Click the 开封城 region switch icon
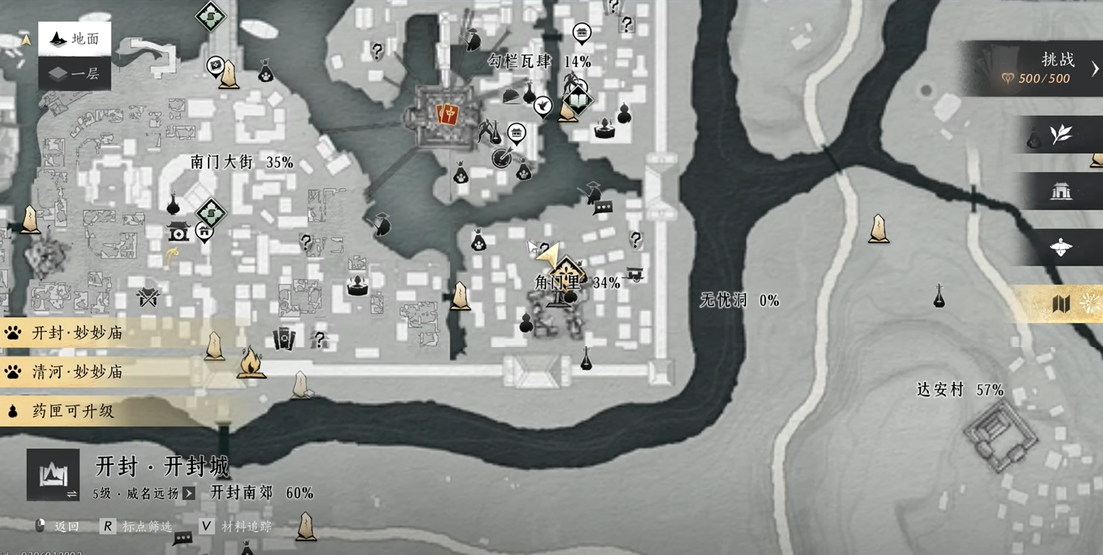The image size is (1103, 555). click(52, 474)
